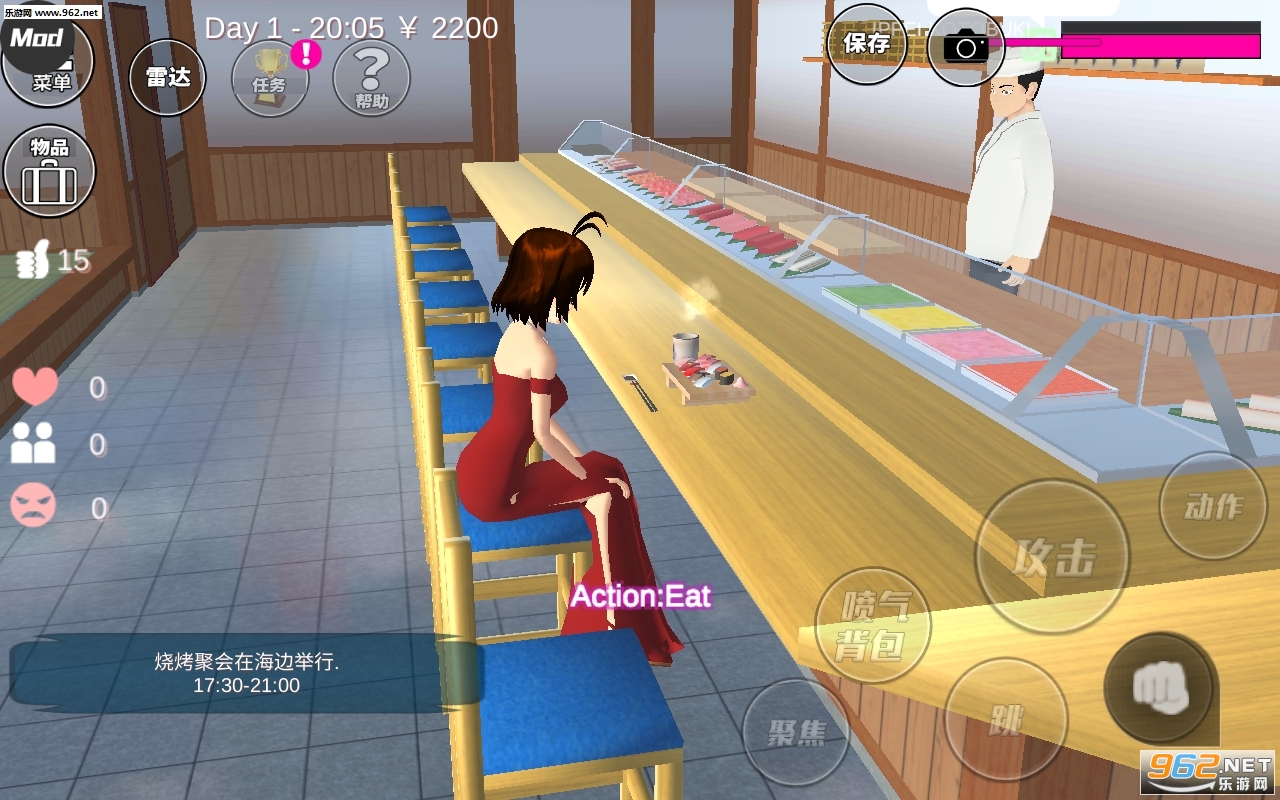Open the 菜单 main menu button

click(x=48, y=60)
